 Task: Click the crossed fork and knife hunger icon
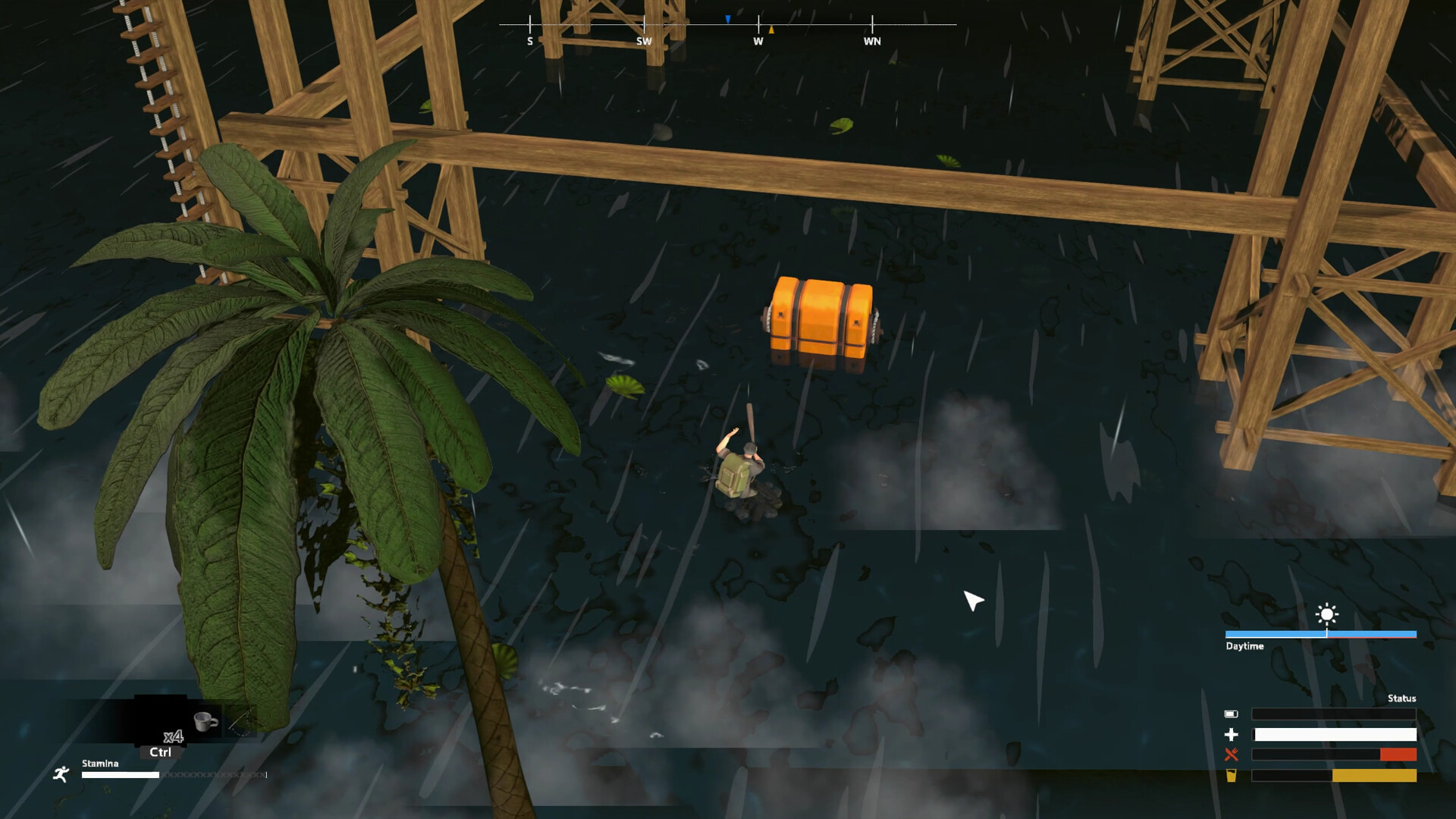(x=1231, y=754)
